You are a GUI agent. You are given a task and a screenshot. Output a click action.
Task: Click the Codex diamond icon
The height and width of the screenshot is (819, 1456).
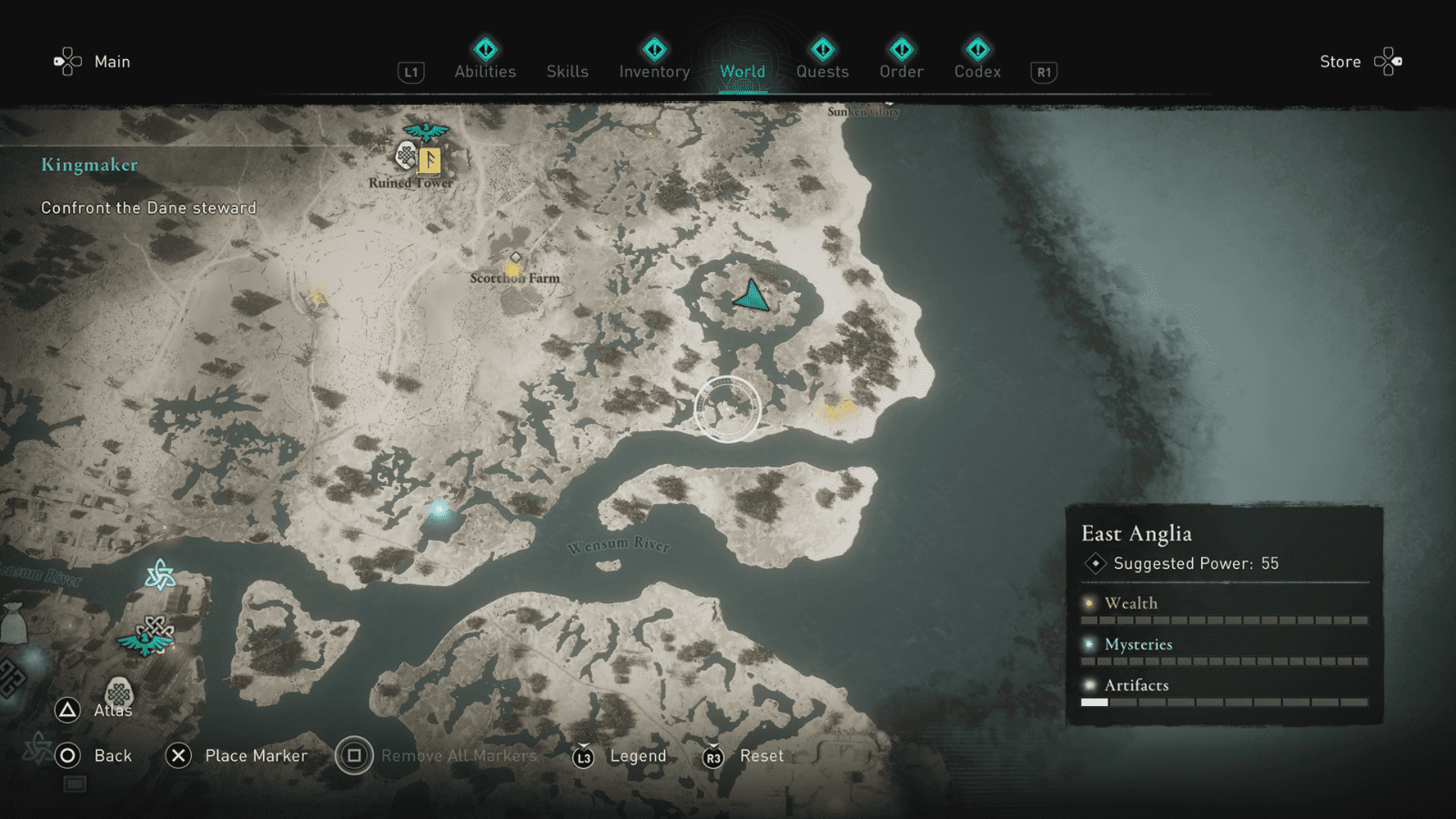(977, 47)
